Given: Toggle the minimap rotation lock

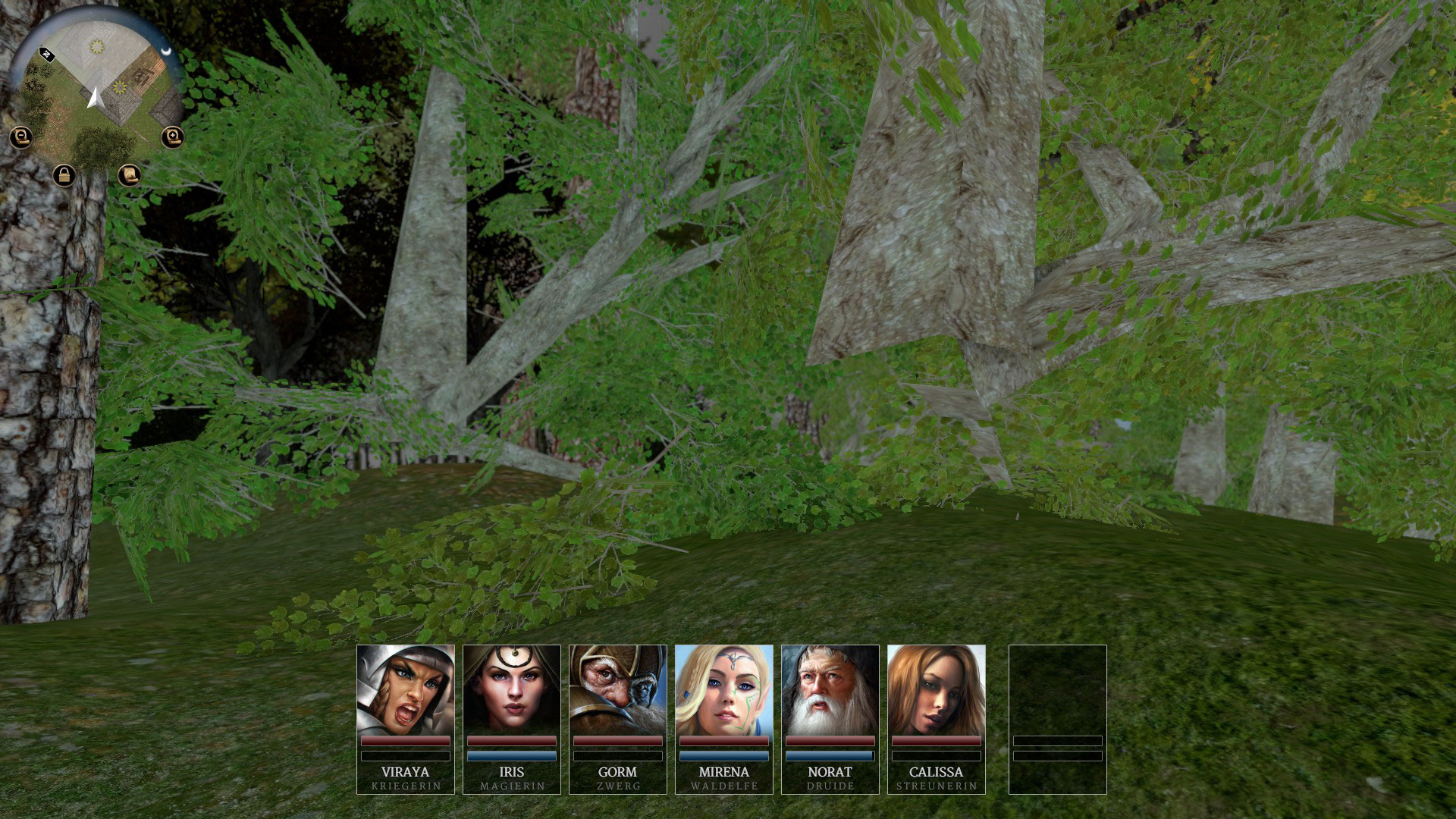Looking at the screenshot, I should coord(64,176).
